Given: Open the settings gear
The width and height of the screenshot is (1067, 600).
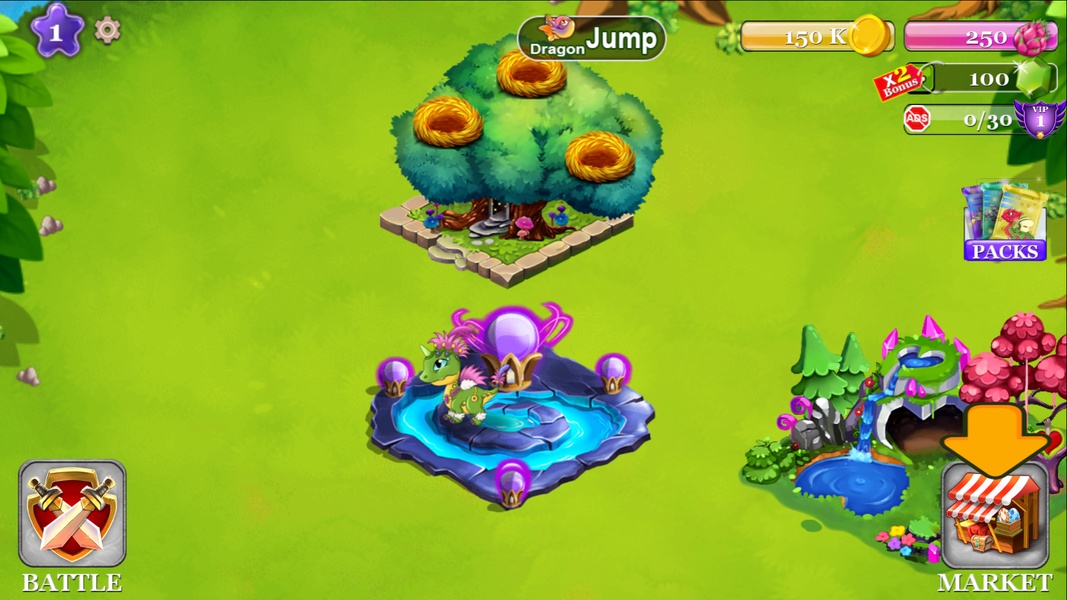Looking at the screenshot, I should (x=107, y=30).
